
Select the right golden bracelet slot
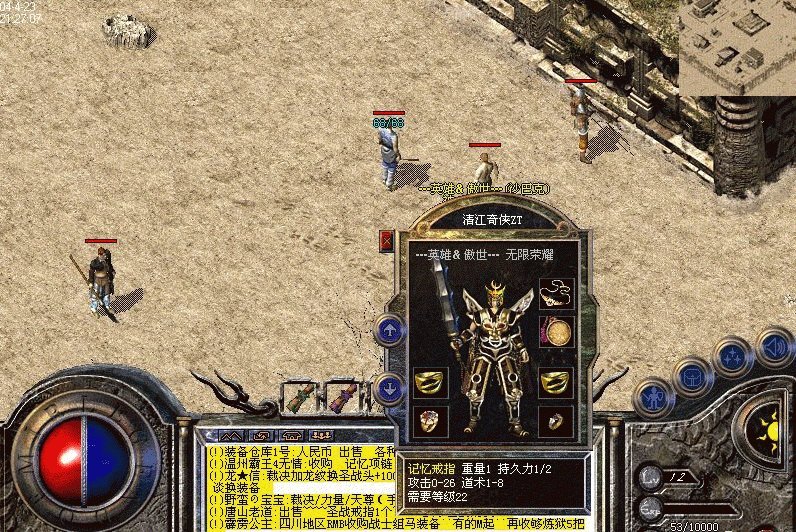pos(556,381)
